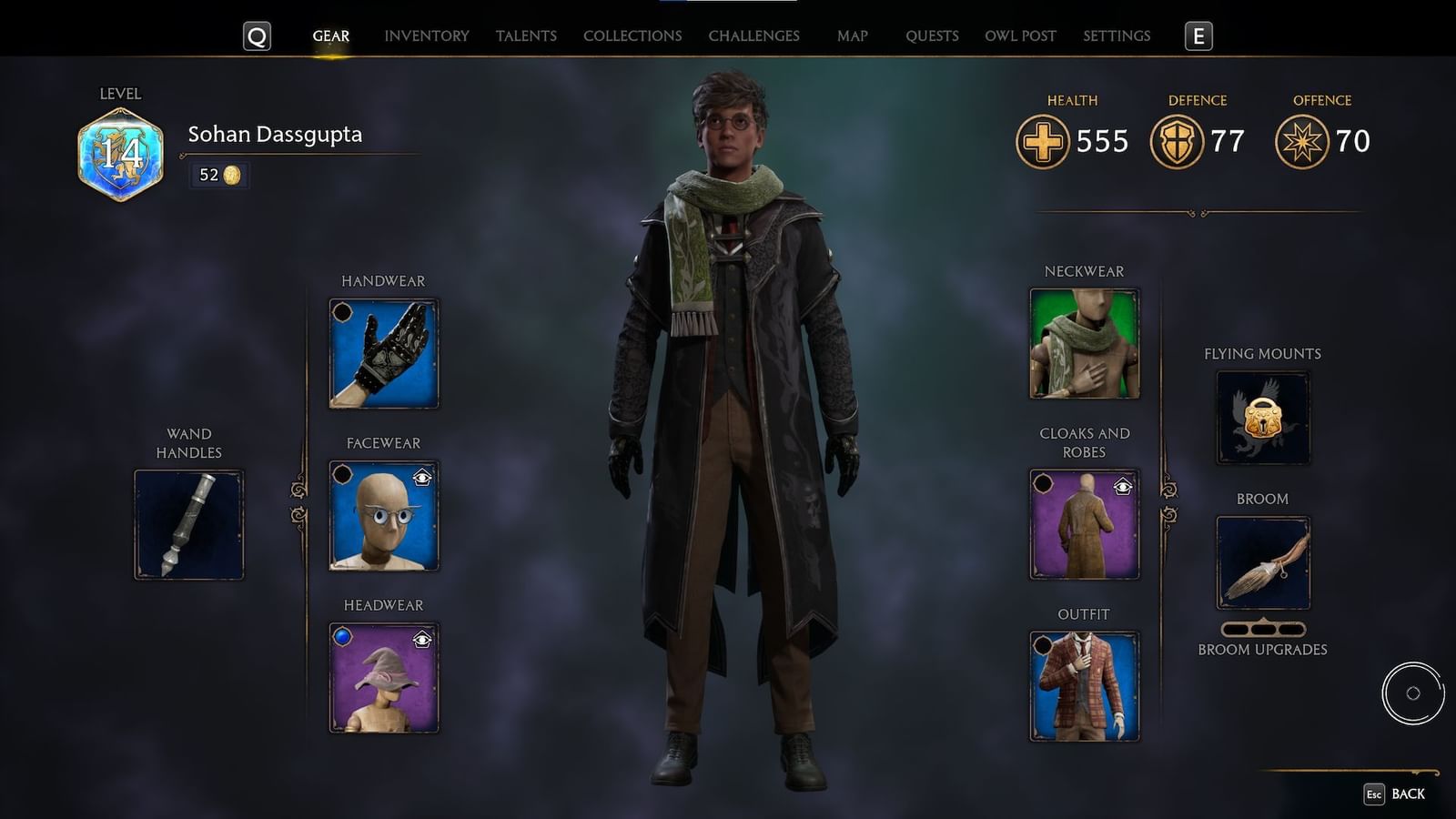Hide the equipped Headwear appearance
The width and height of the screenshot is (1456, 819).
pyautogui.click(x=420, y=639)
